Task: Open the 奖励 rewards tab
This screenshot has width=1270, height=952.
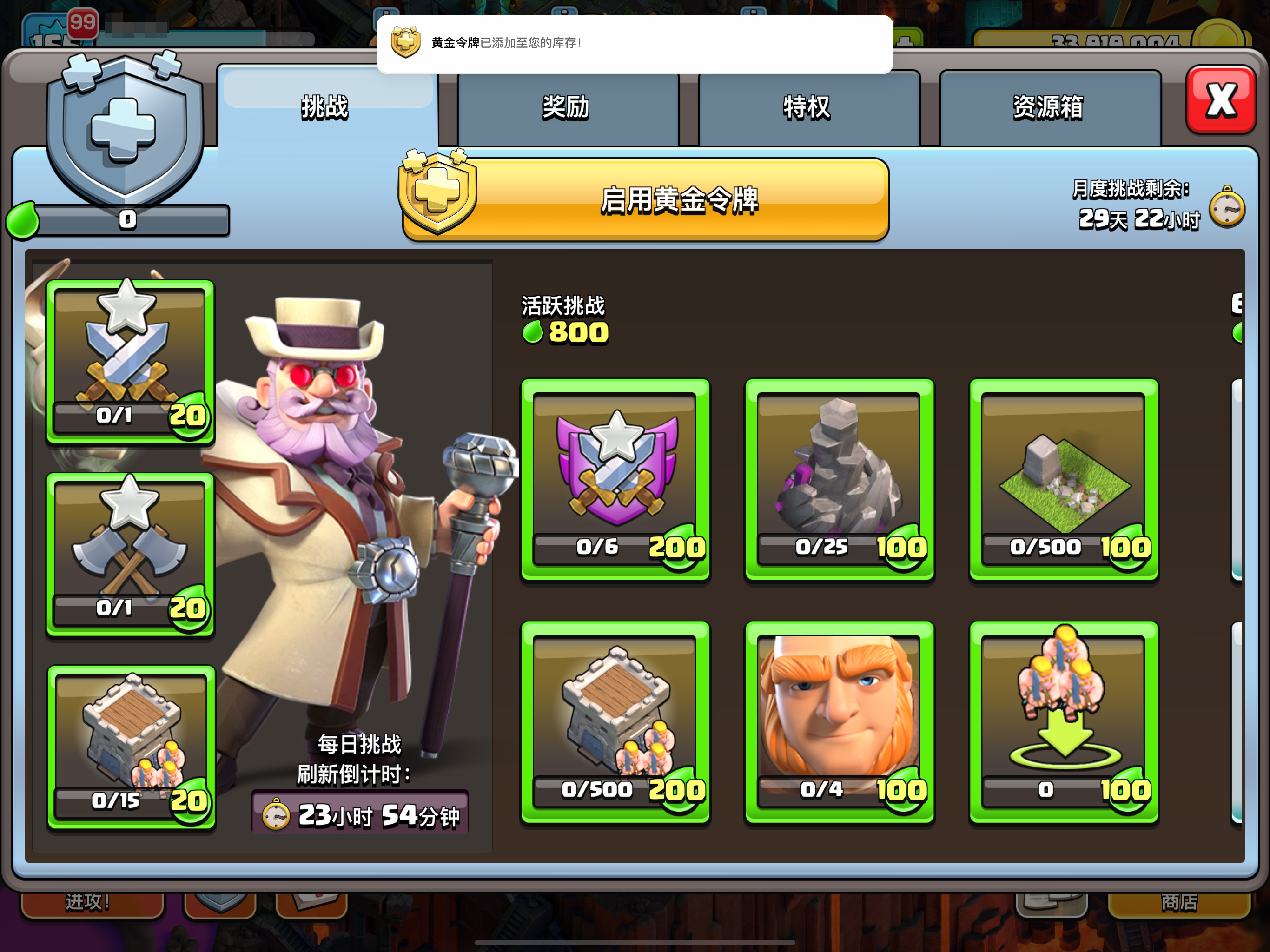Action: pyautogui.click(x=567, y=107)
